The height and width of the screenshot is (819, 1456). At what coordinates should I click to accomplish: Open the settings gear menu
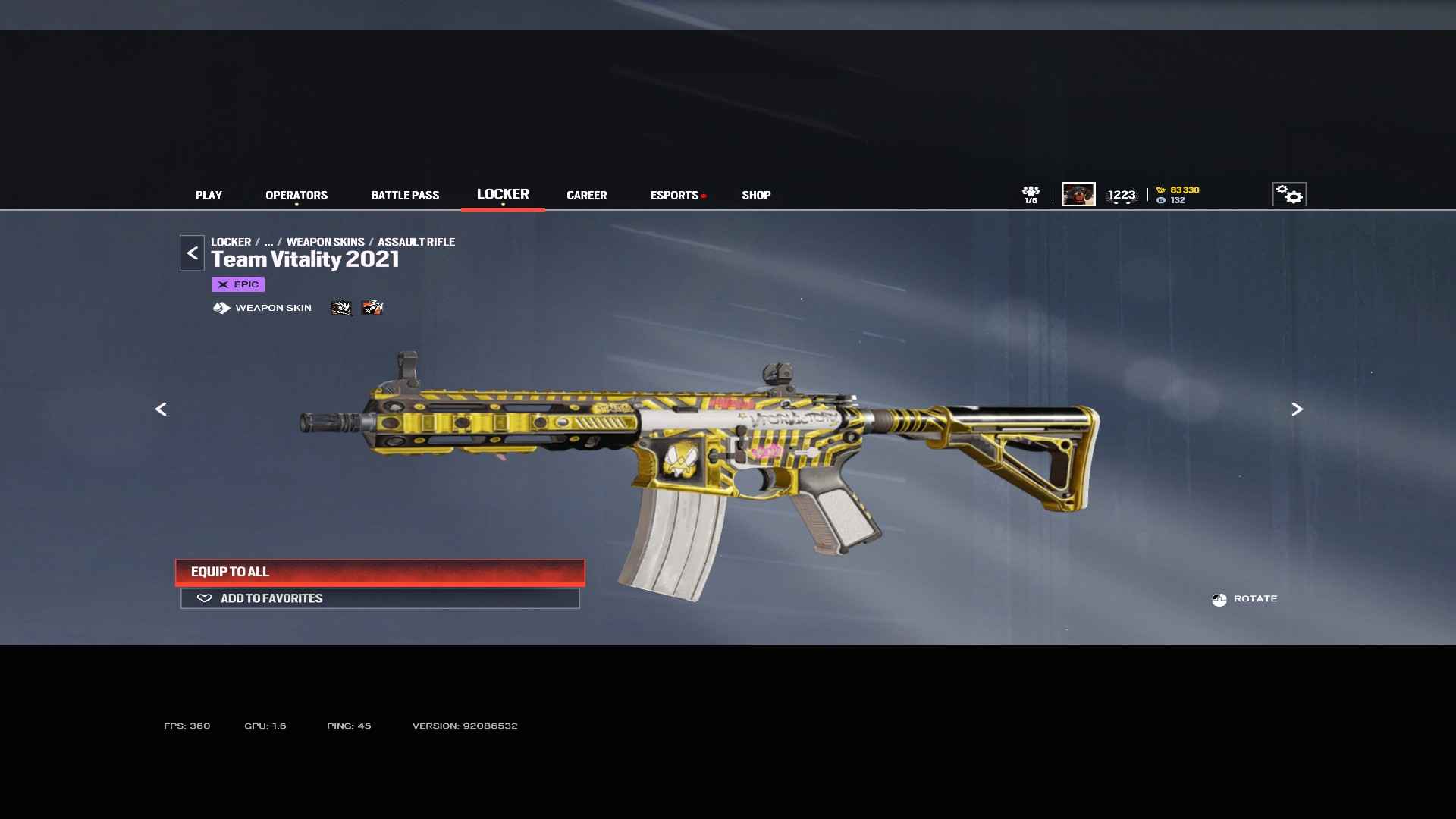click(1288, 194)
